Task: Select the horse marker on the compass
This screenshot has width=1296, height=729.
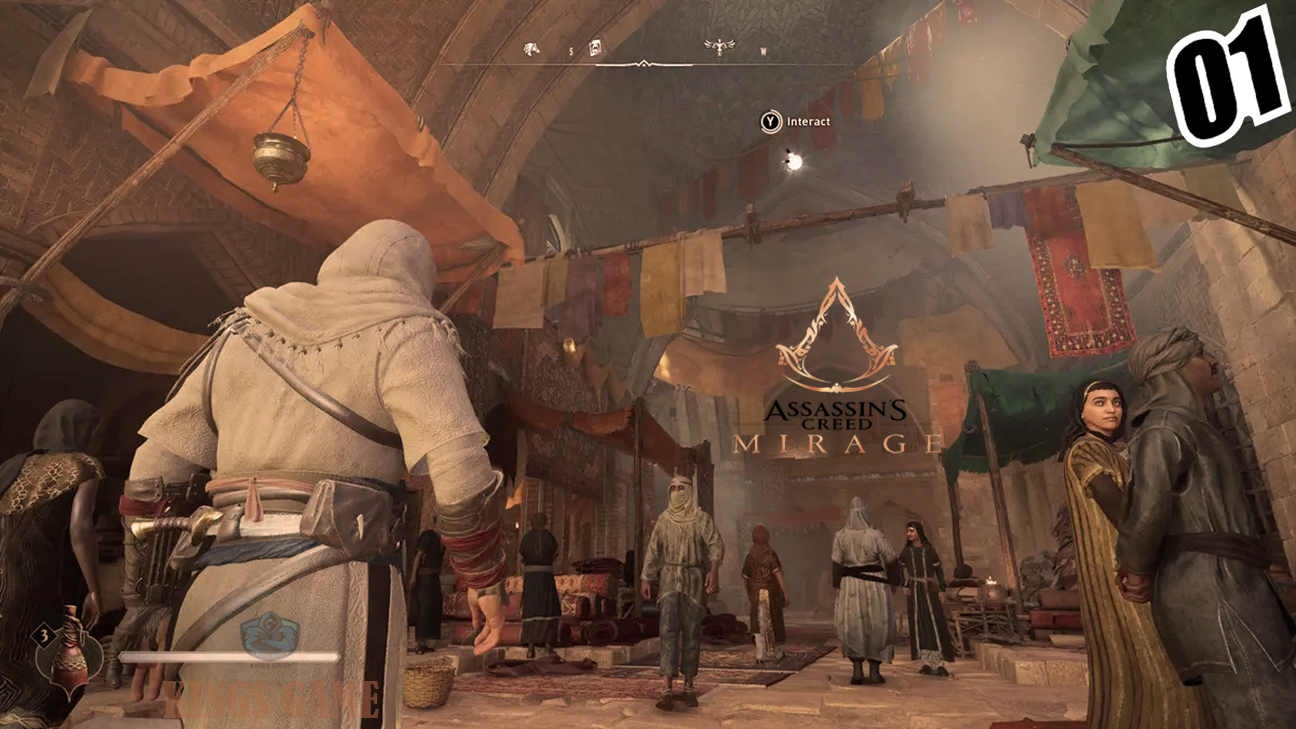Action: [x=531, y=48]
